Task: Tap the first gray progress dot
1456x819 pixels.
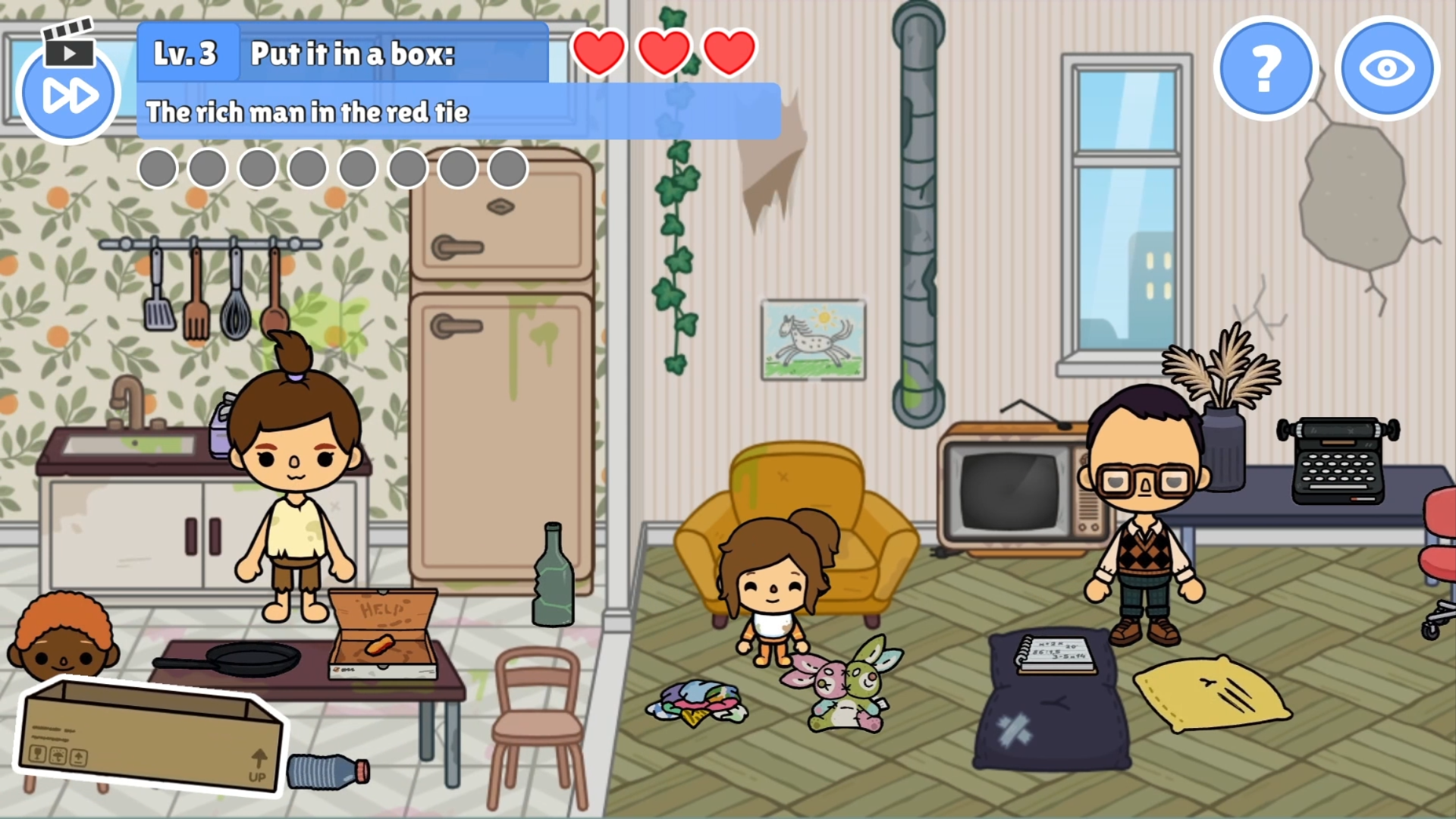Action: pos(158,168)
